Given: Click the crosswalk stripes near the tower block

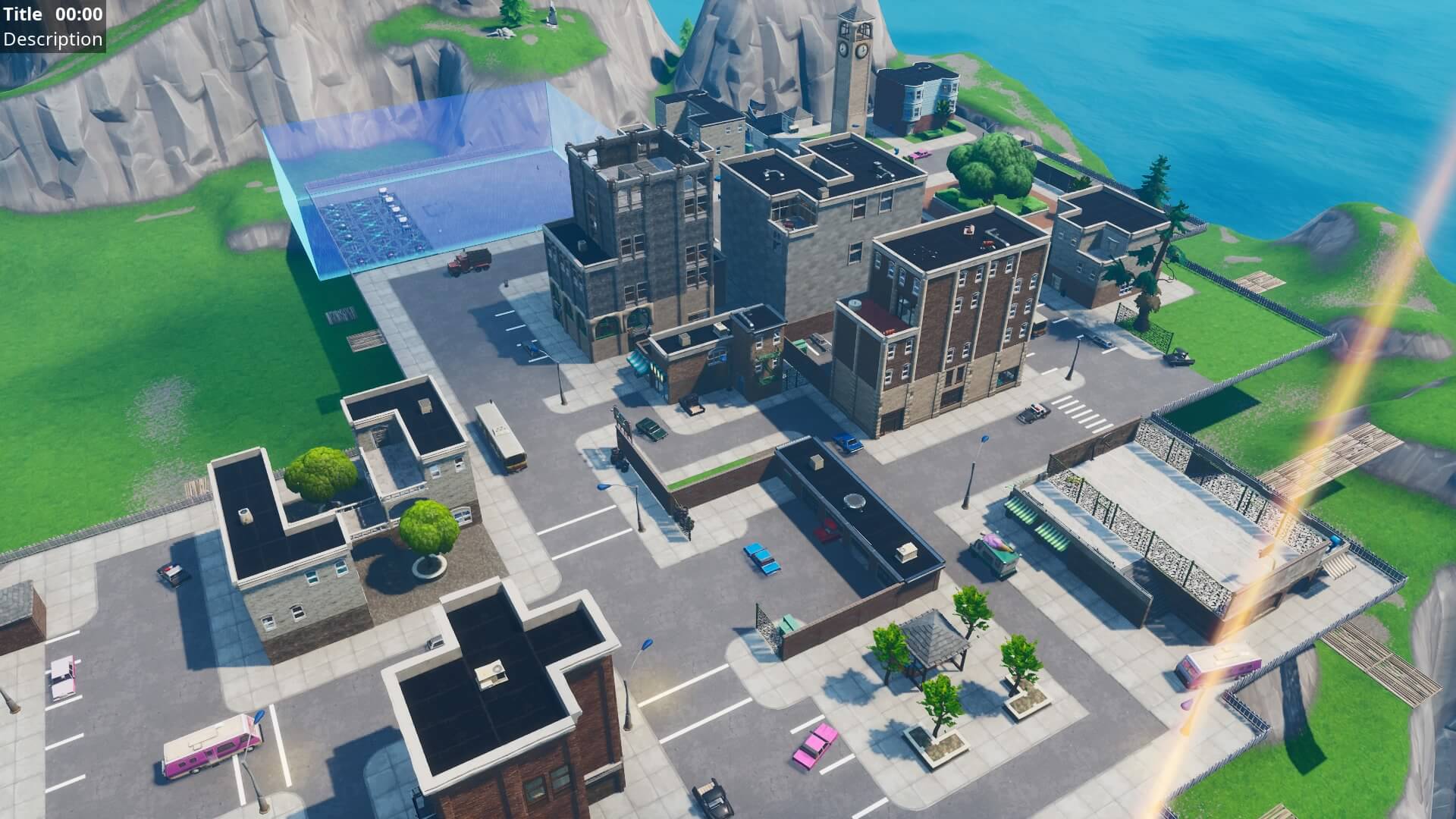Looking at the screenshot, I should pos(1083,413).
